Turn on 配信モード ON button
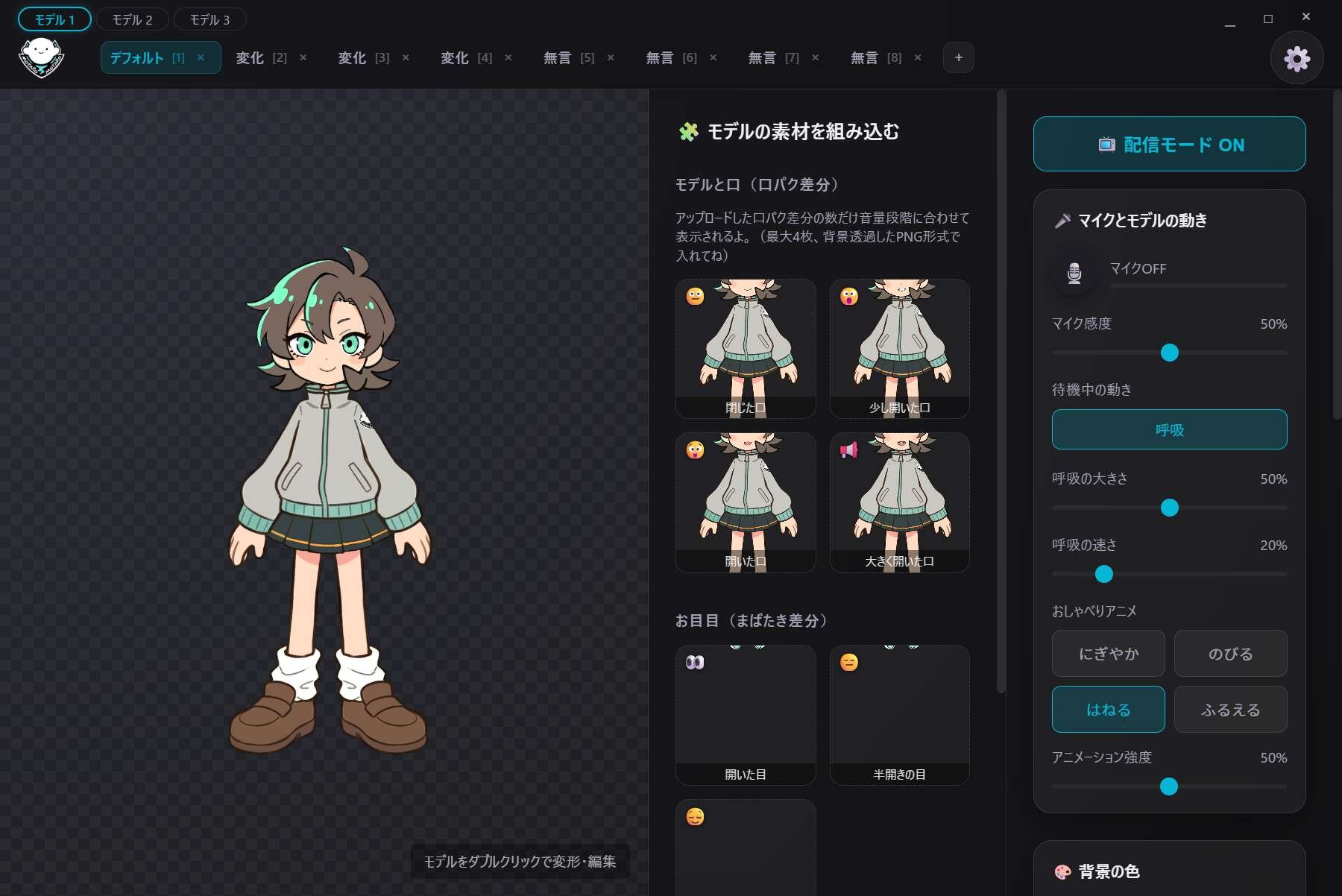 pos(1169,145)
